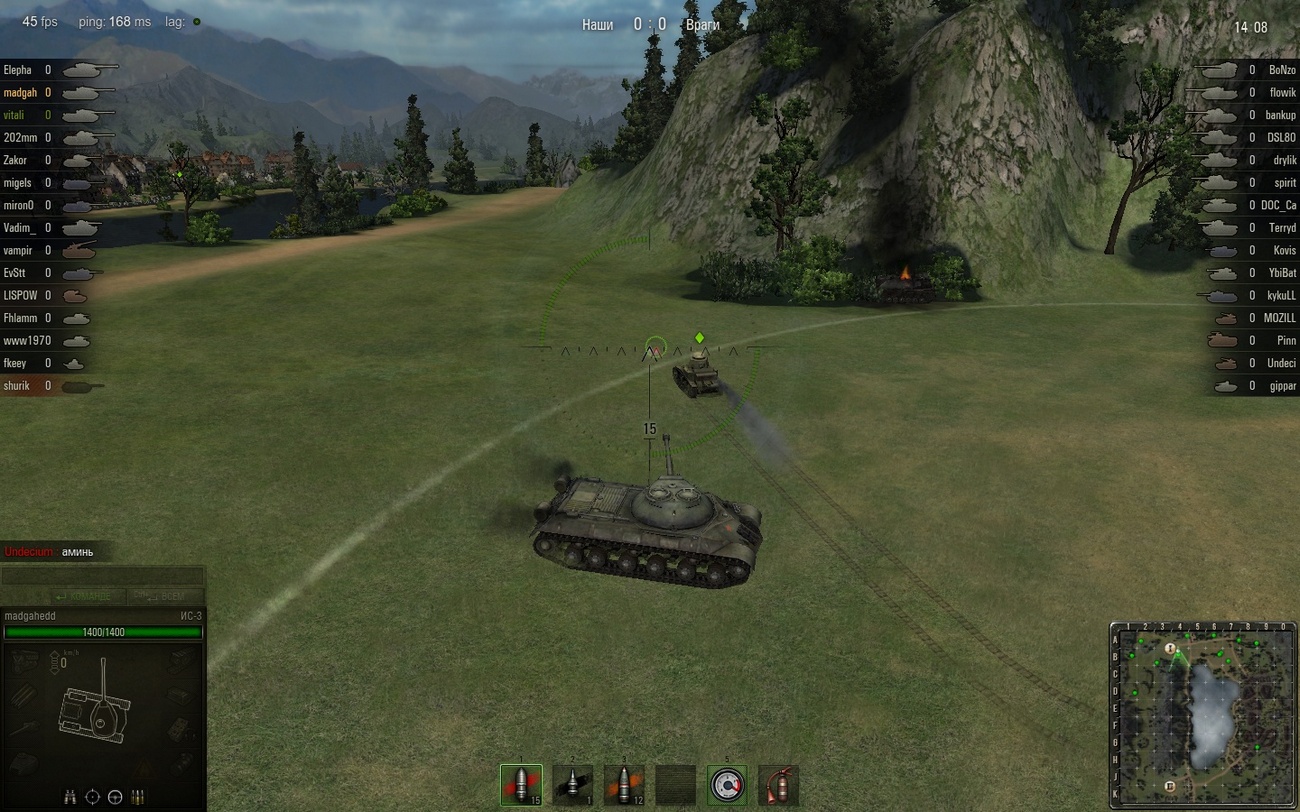Viewport: 1300px width, 812px height.
Task: Select the high-explosive shell with 12 rounds
Action: (624, 785)
